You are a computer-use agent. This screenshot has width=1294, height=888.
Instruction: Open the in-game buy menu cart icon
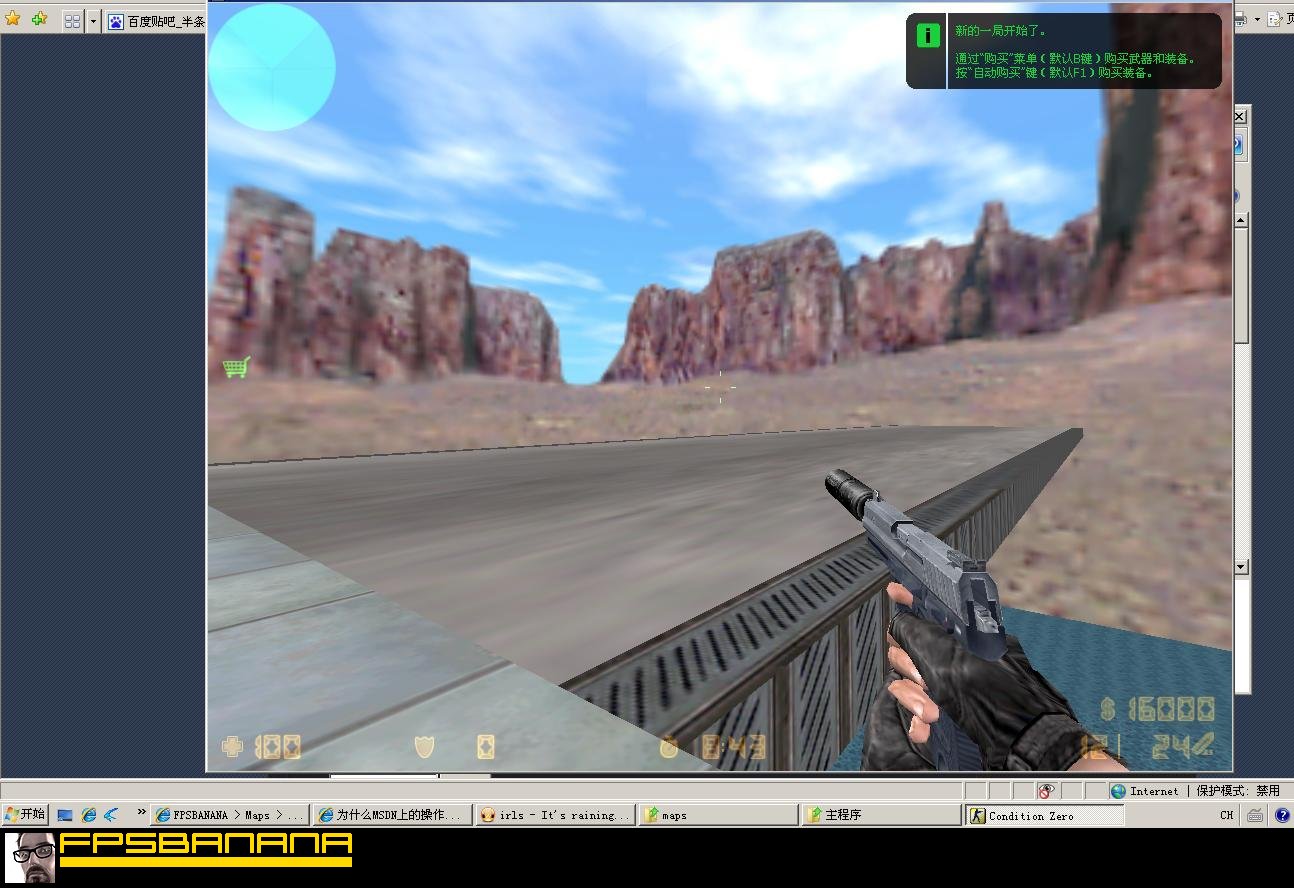tap(237, 367)
